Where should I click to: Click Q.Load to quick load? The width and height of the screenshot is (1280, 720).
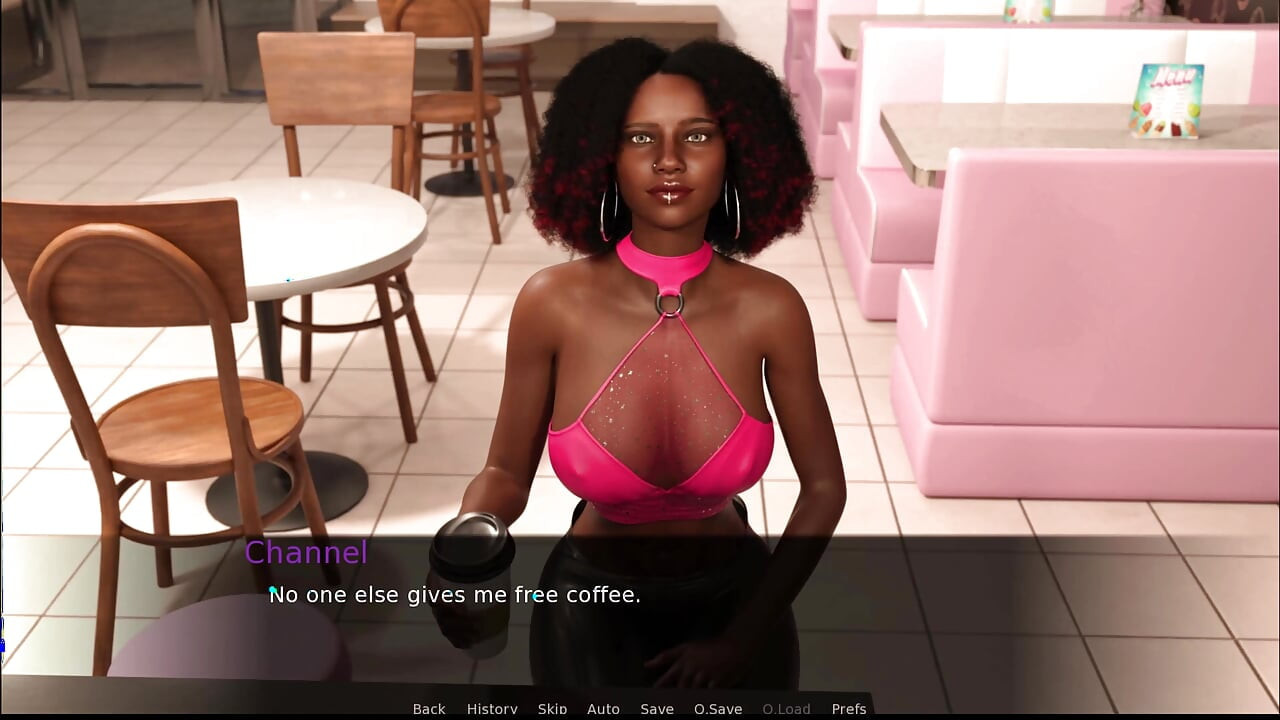[786, 708]
